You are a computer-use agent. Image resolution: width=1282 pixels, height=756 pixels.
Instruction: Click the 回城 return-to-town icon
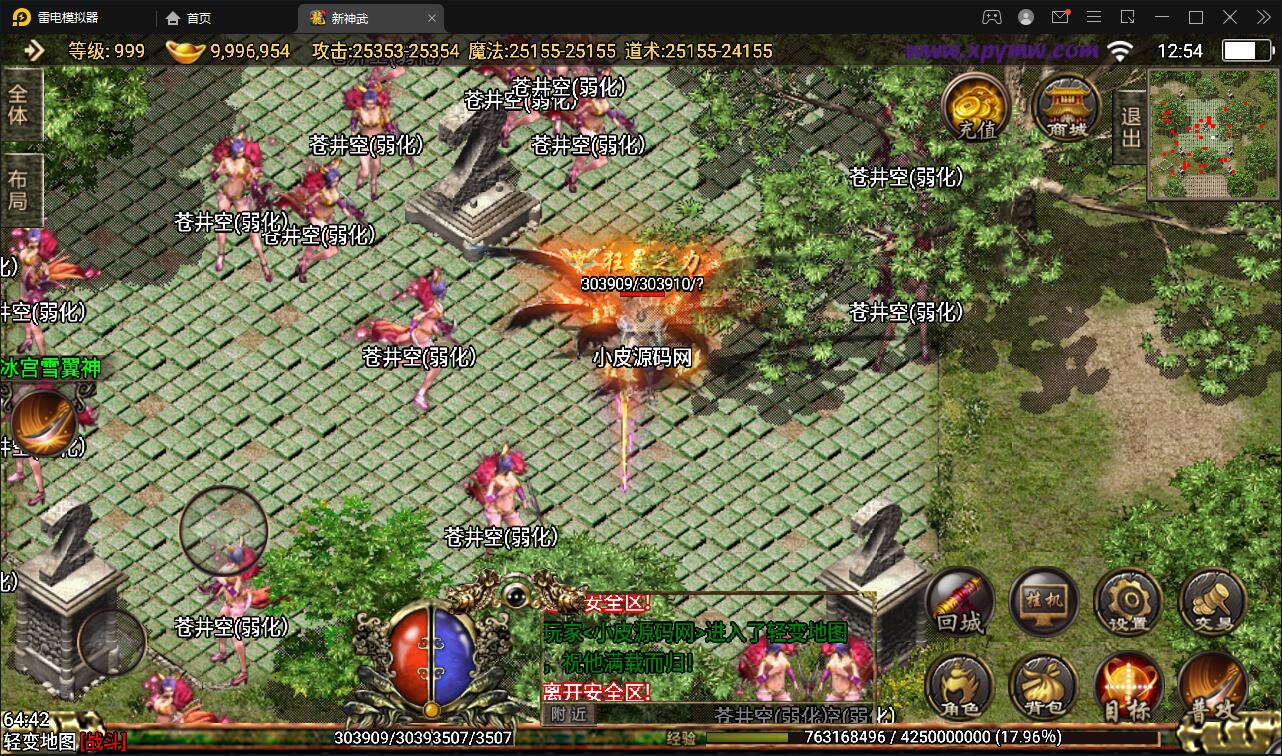pyautogui.click(x=959, y=601)
